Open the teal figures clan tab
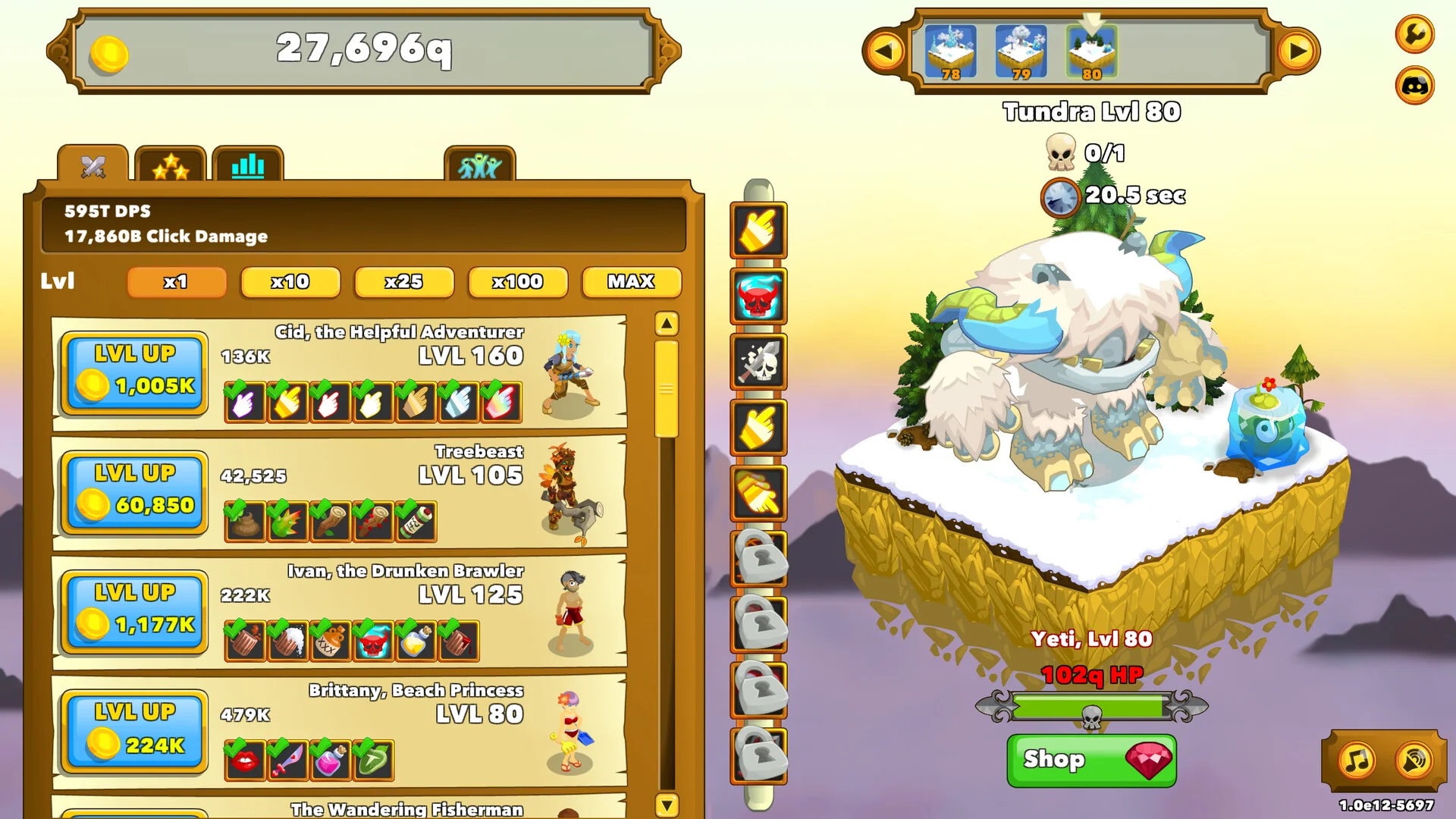The width and height of the screenshot is (1456, 819). point(479,165)
